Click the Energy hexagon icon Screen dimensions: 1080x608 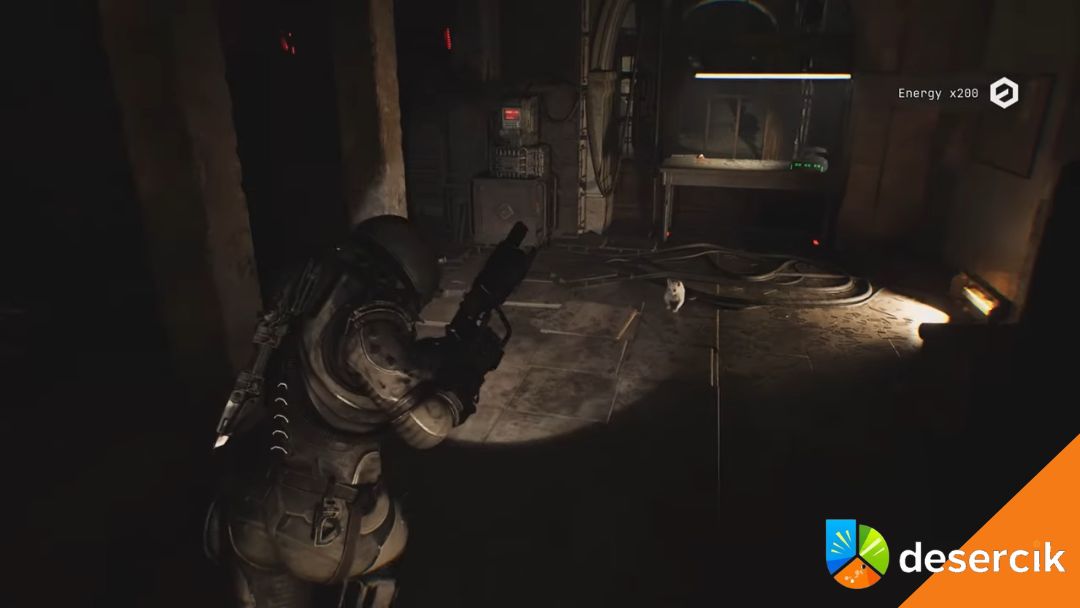pyautogui.click(x=1003, y=93)
